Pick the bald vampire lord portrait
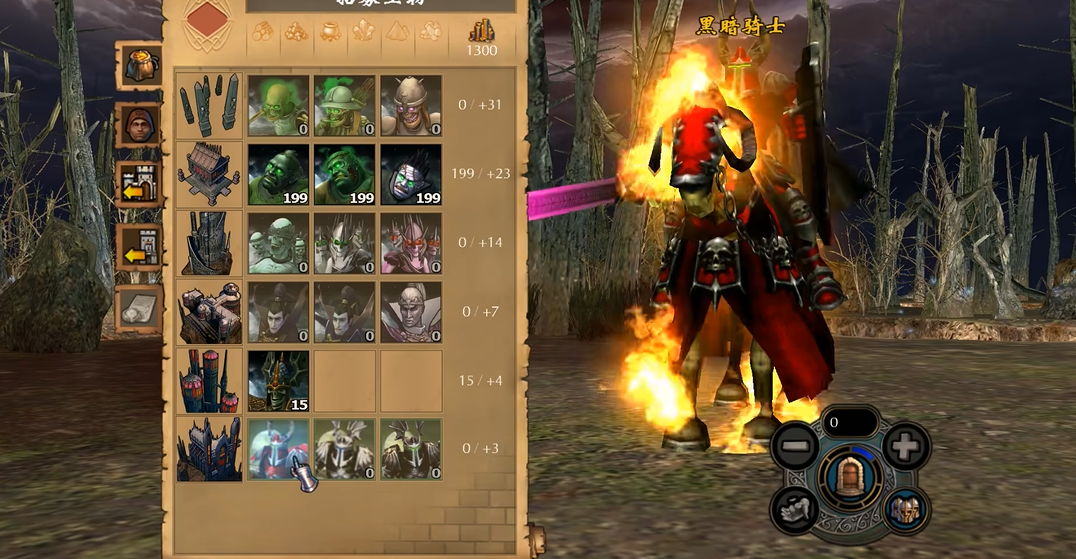1076x559 pixels. click(x=410, y=312)
